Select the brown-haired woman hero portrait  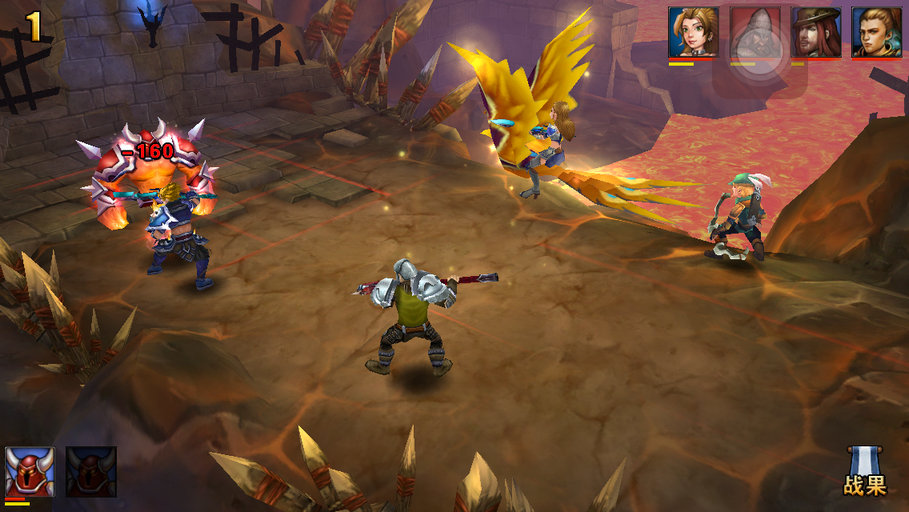[693, 32]
